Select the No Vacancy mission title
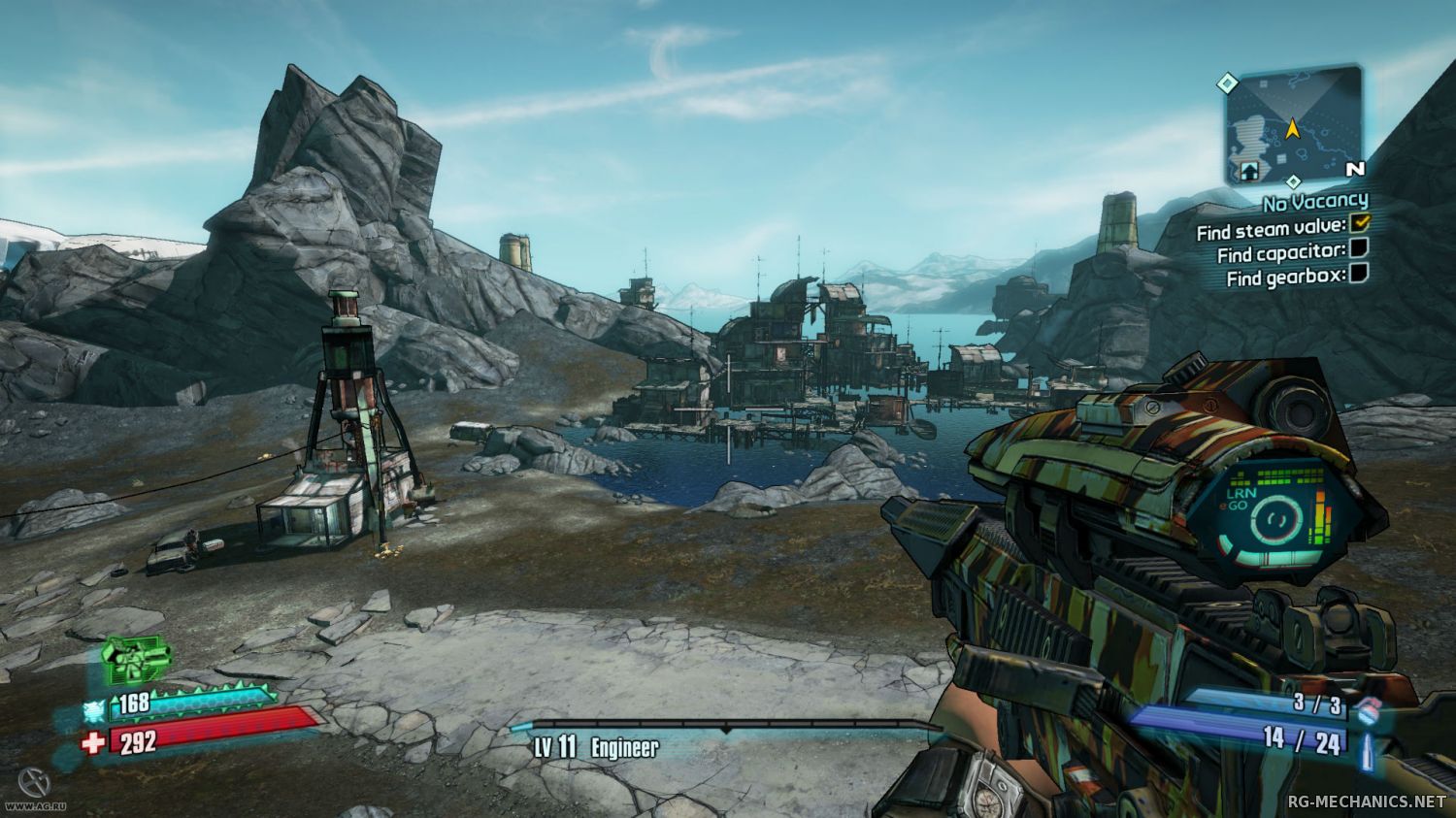The width and height of the screenshot is (1456, 818). (1315, 202)
